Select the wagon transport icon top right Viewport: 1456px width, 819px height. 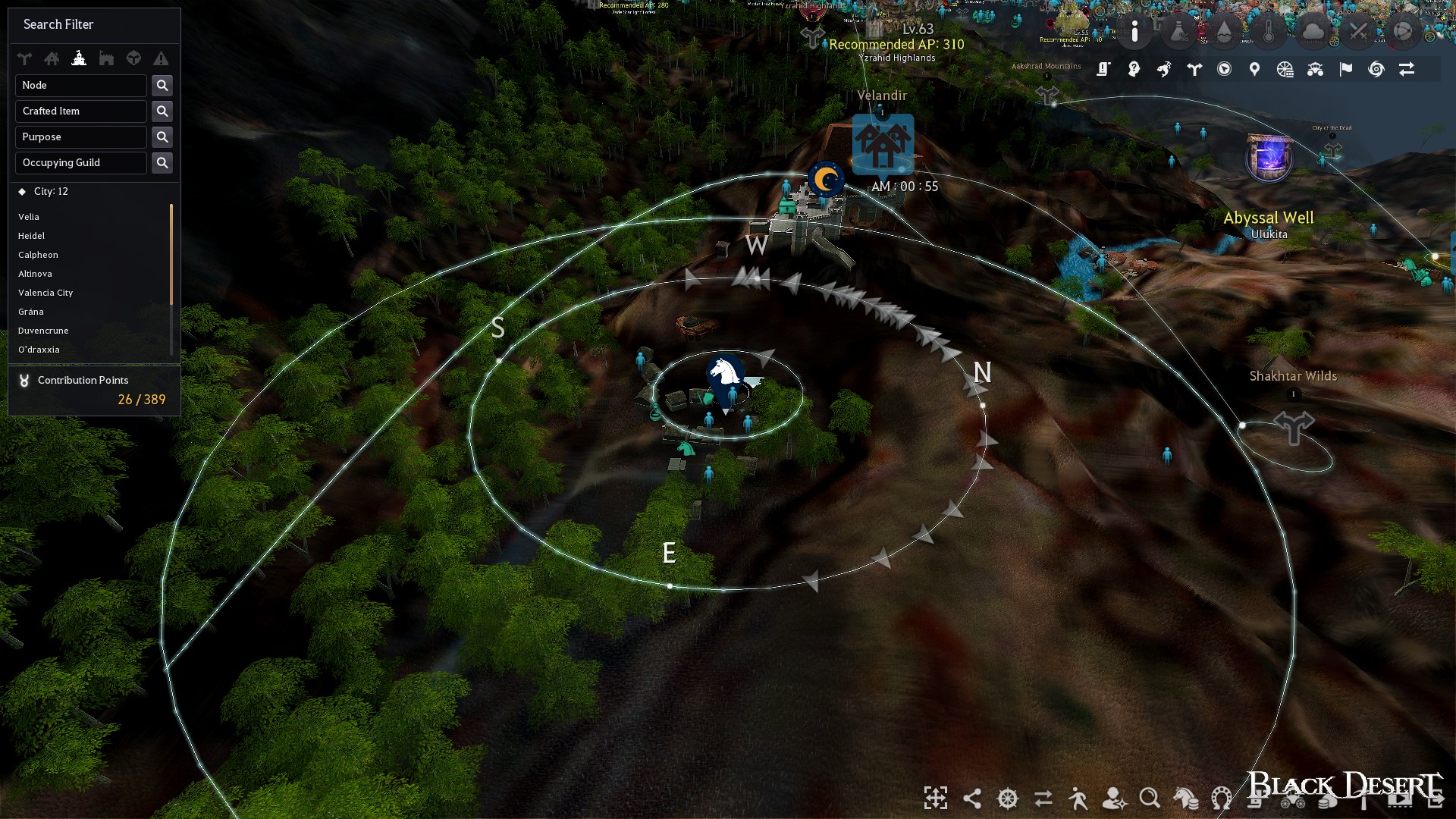1314,69
